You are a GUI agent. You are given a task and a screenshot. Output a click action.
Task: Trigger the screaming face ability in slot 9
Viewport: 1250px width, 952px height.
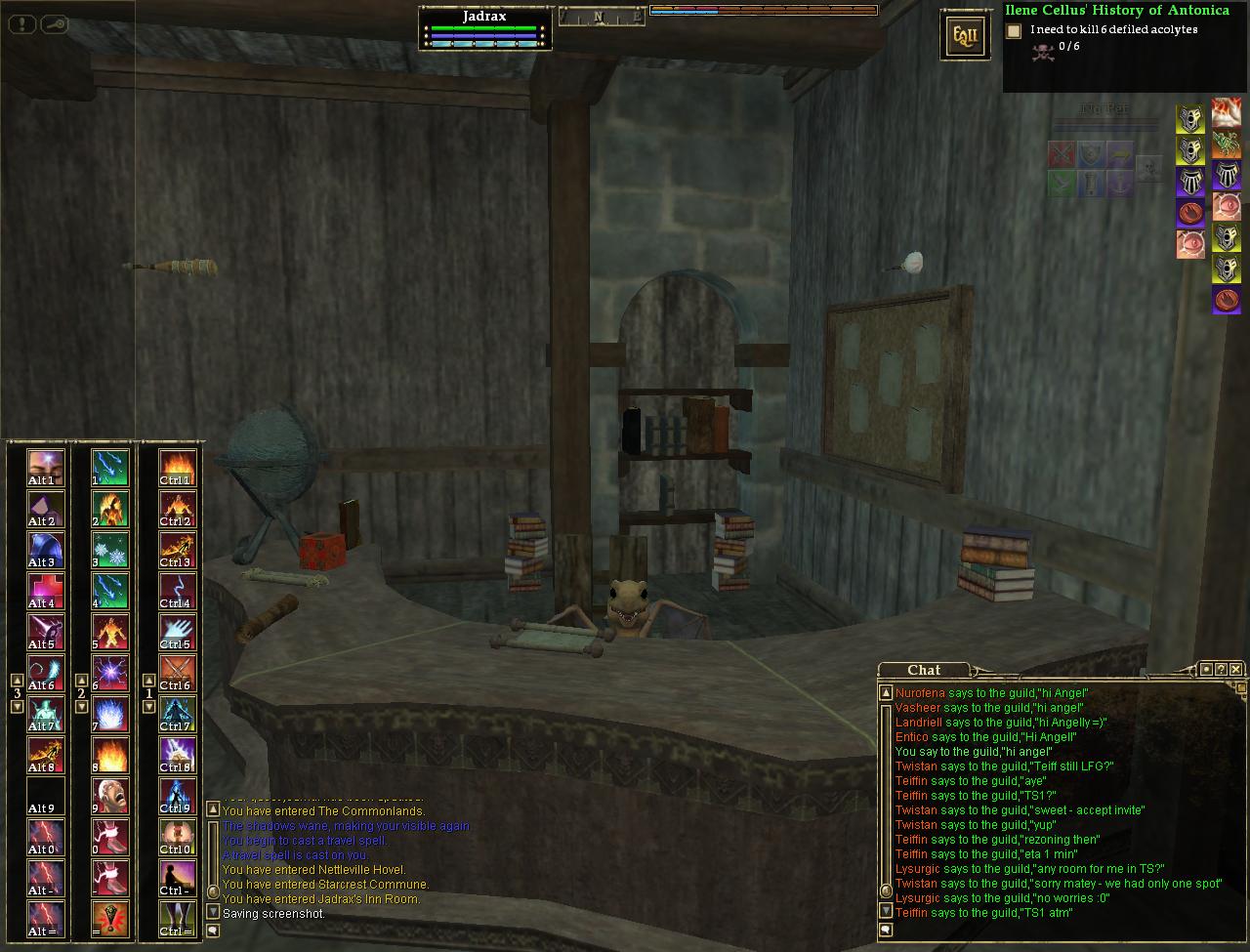coord(110,796)
